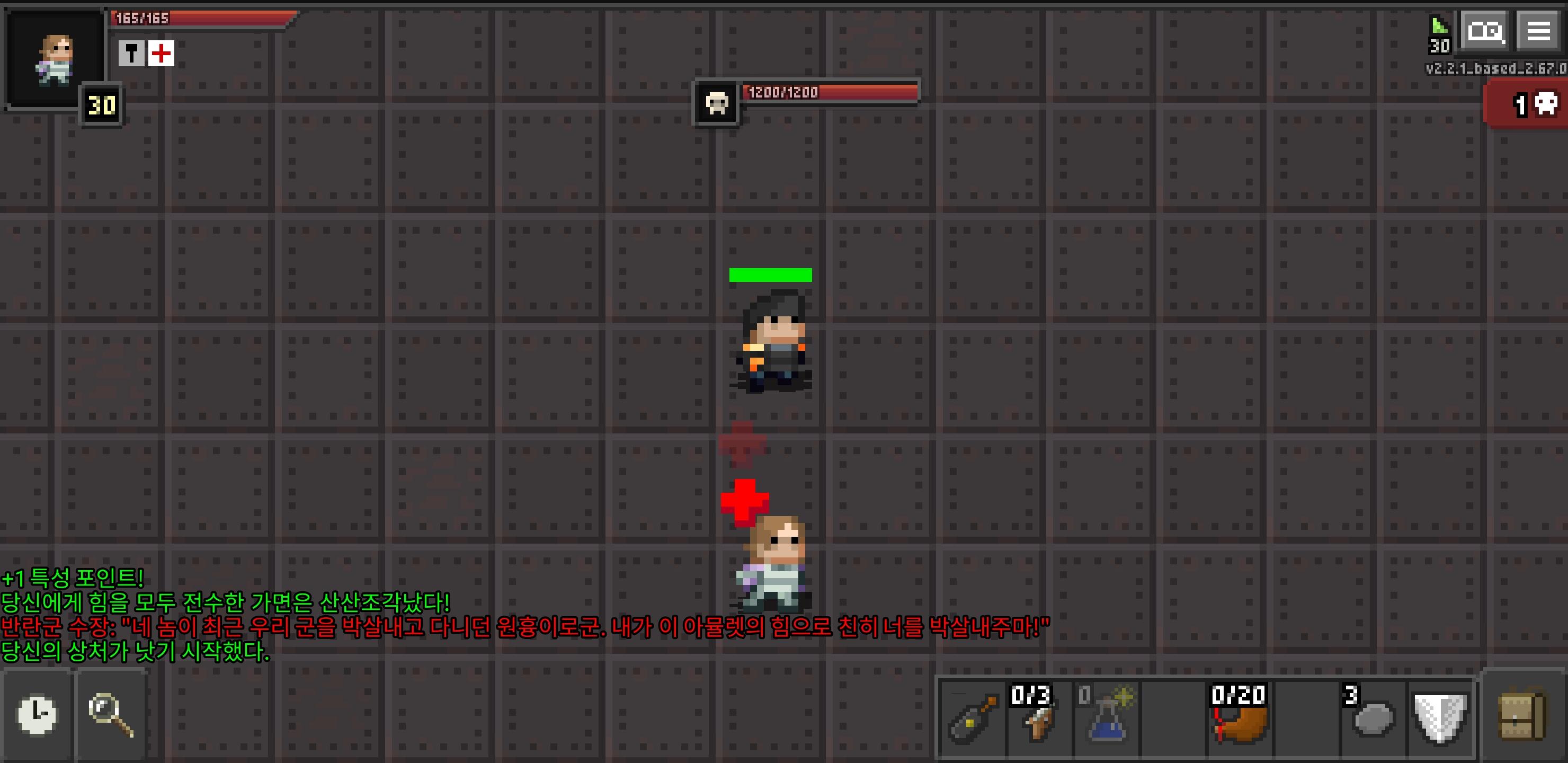This screenshot has width=1568, height=763.
Task: Click the hero's 165/165 health bar
Action: pos(201,17)
